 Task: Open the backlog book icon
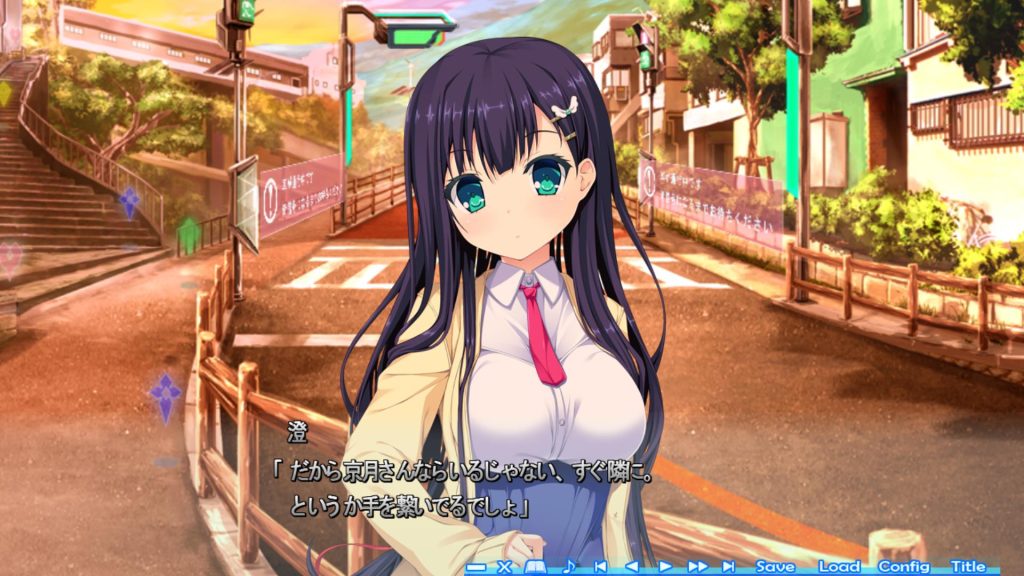(x=534, y=567)
